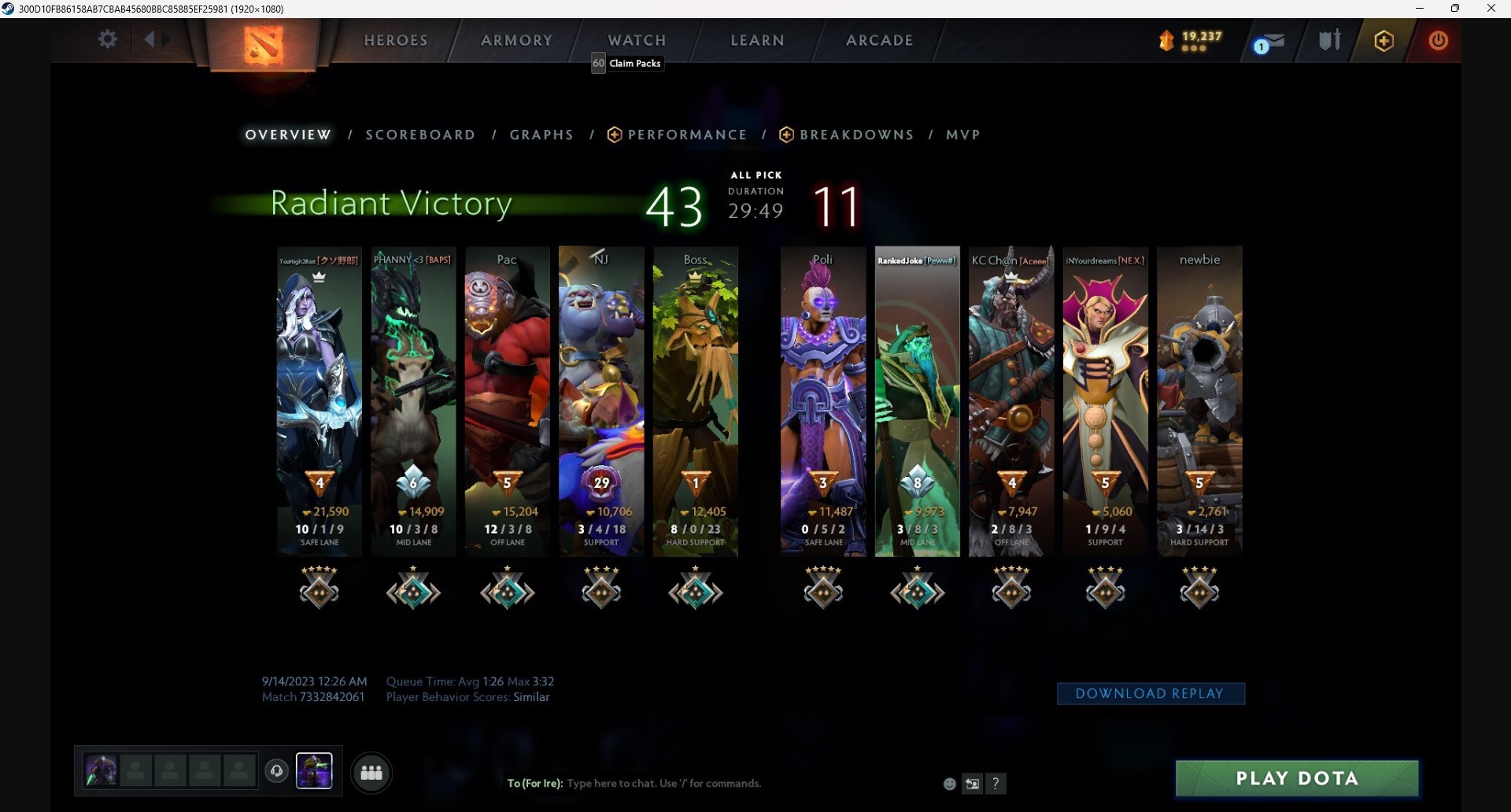Click the back navigation arrow
Image resolution: width=1511 pixels, height=812 pixels.
[x=151, y=39]
